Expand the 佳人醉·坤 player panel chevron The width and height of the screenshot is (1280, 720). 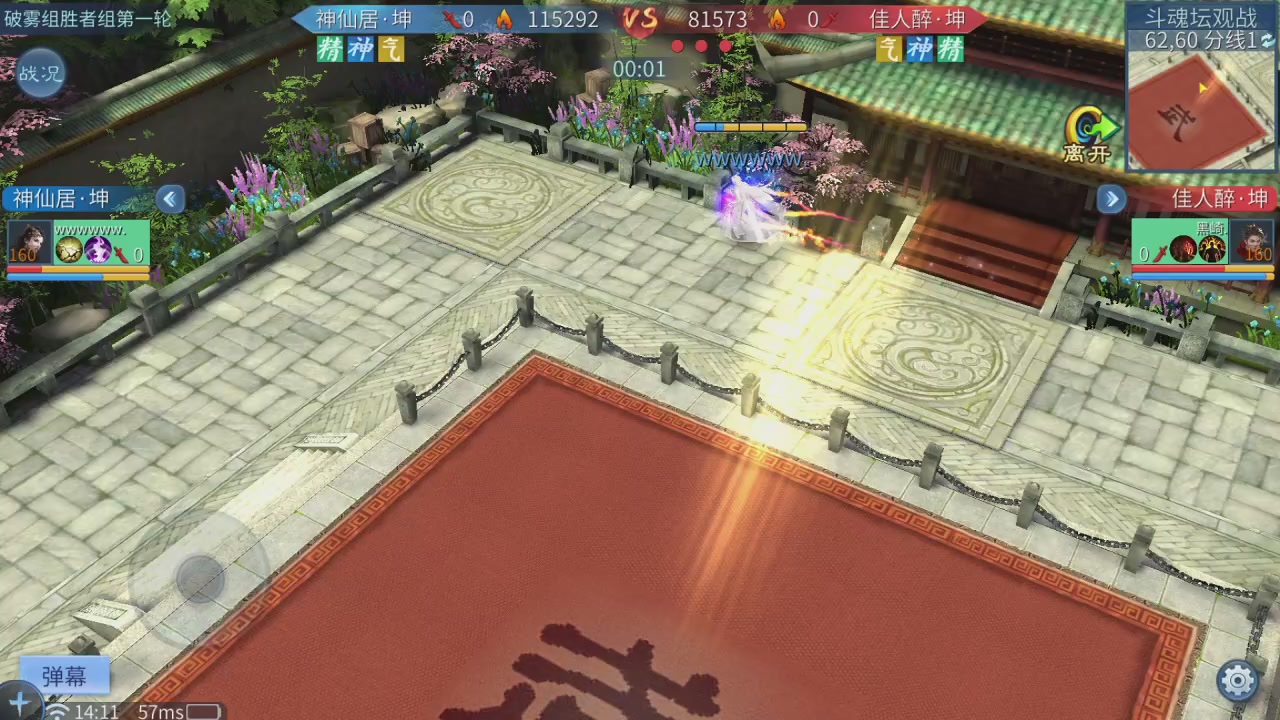1111,198
